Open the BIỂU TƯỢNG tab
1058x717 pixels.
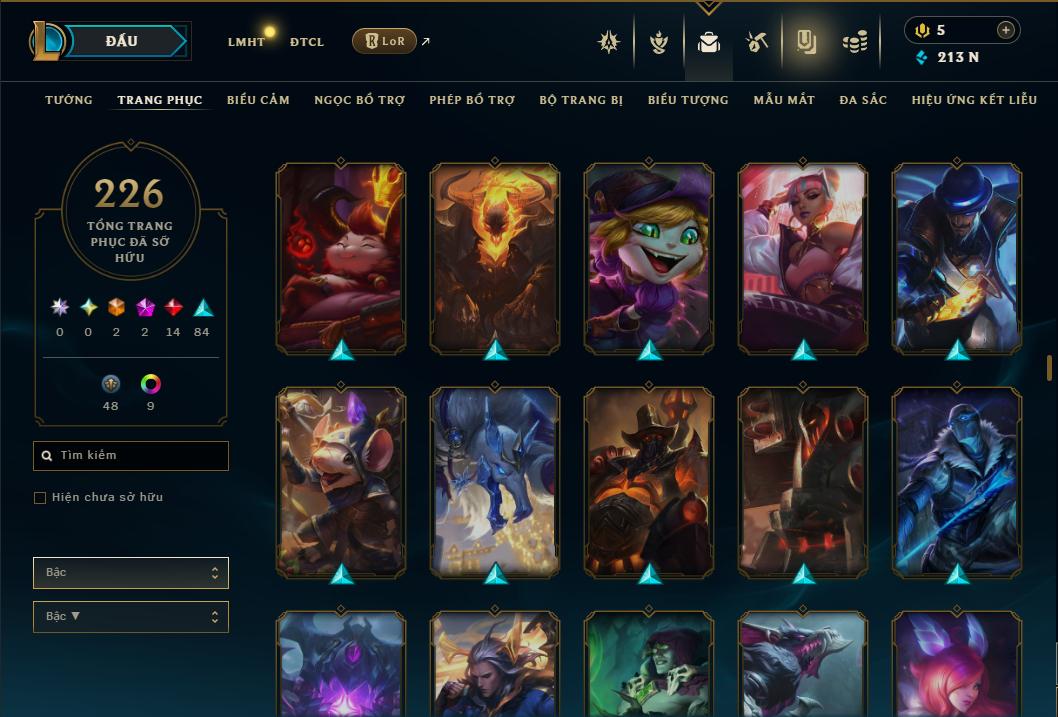(x=688, y=100)
